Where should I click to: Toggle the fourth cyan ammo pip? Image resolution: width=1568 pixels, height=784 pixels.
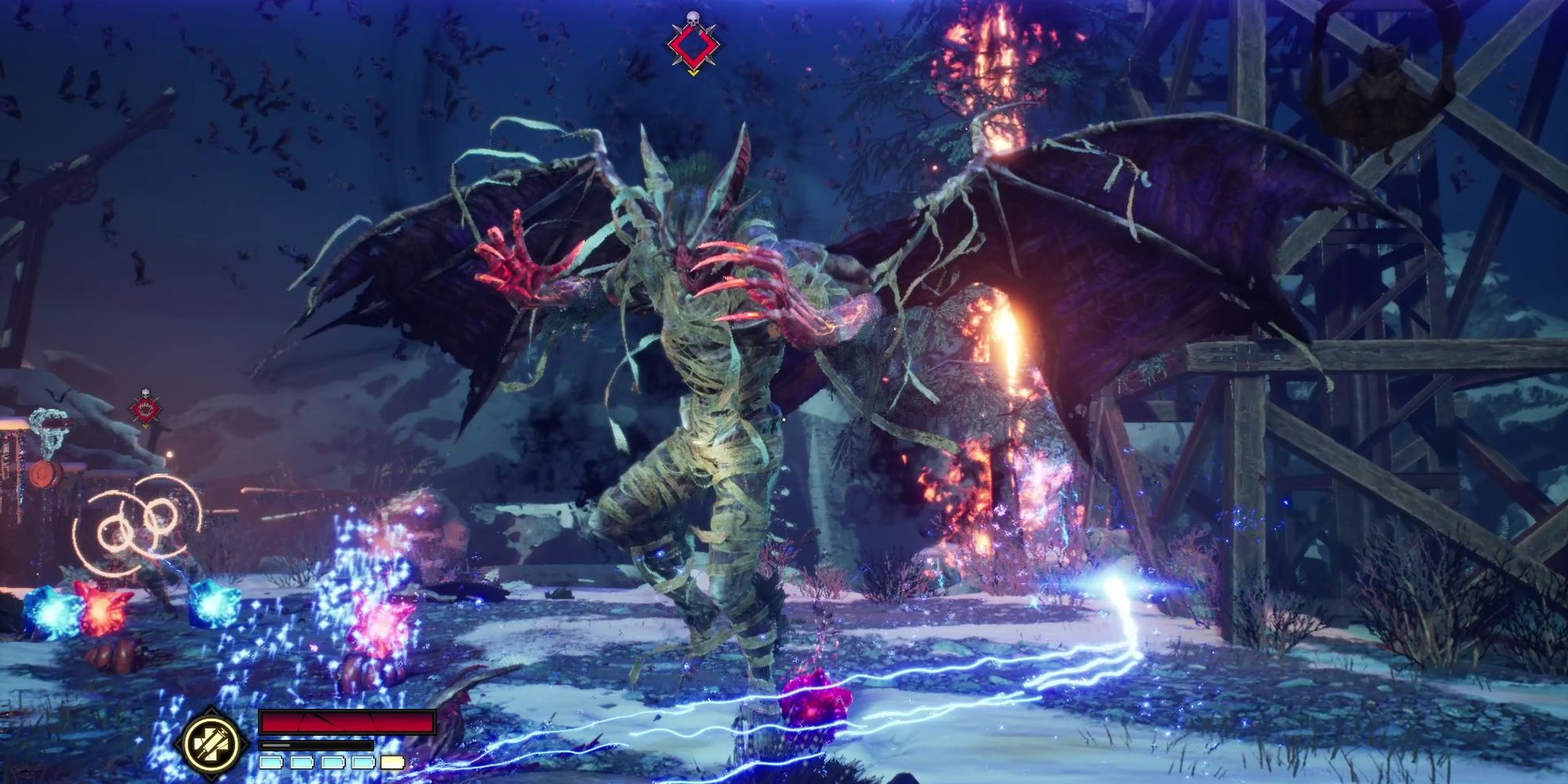coord(363,763)
